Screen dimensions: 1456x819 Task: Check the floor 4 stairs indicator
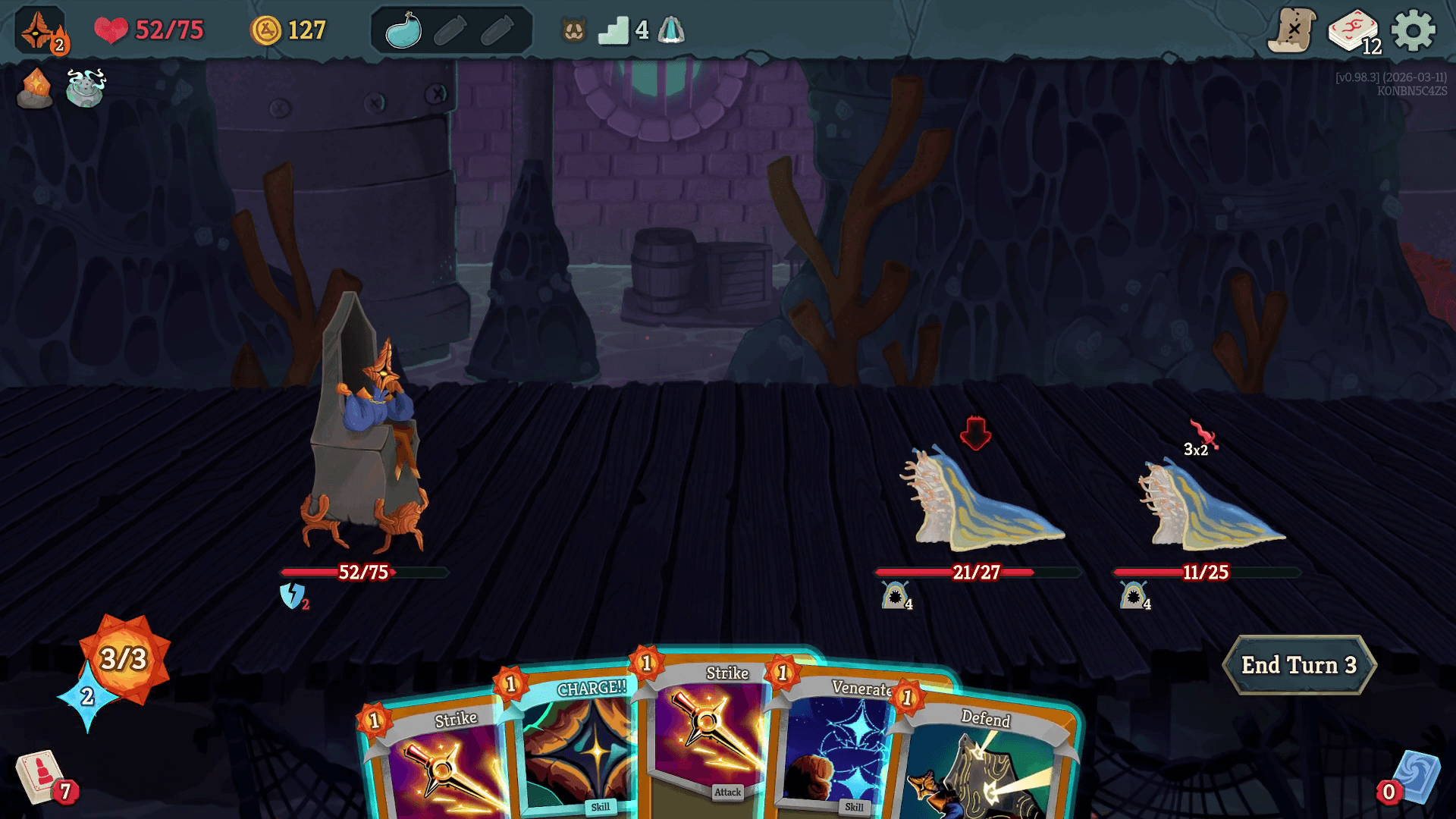pyautogui.click(x=613, y=31)
